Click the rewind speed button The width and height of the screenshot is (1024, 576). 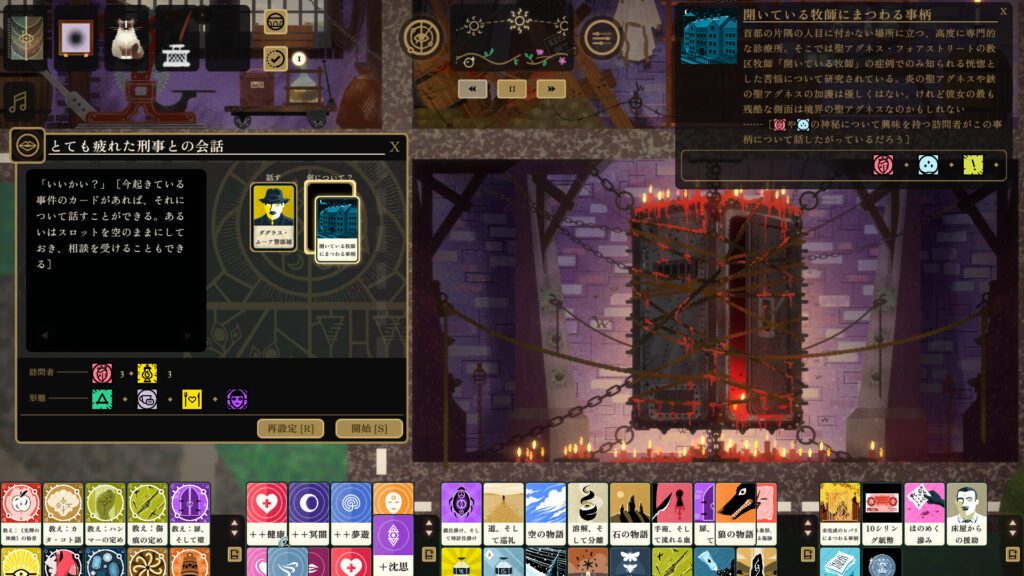472,88
